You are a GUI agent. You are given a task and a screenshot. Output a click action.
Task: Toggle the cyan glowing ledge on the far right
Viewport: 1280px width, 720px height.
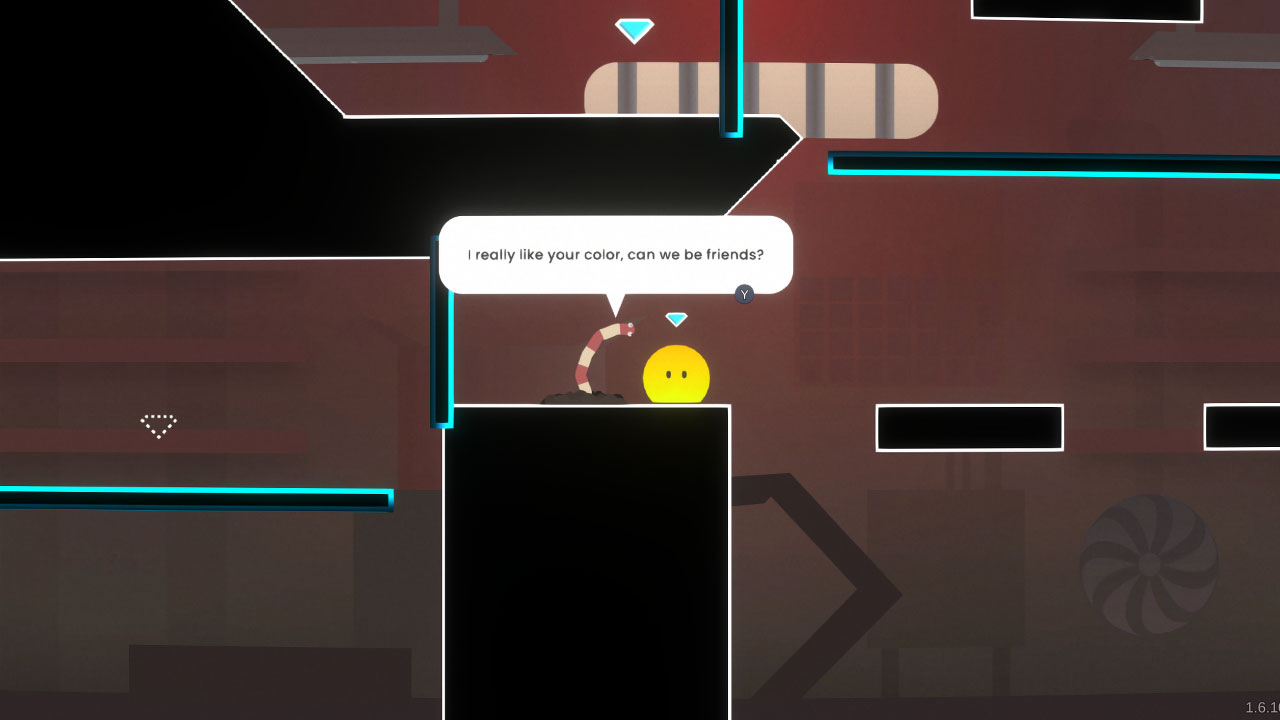[x=1050, y=165]
